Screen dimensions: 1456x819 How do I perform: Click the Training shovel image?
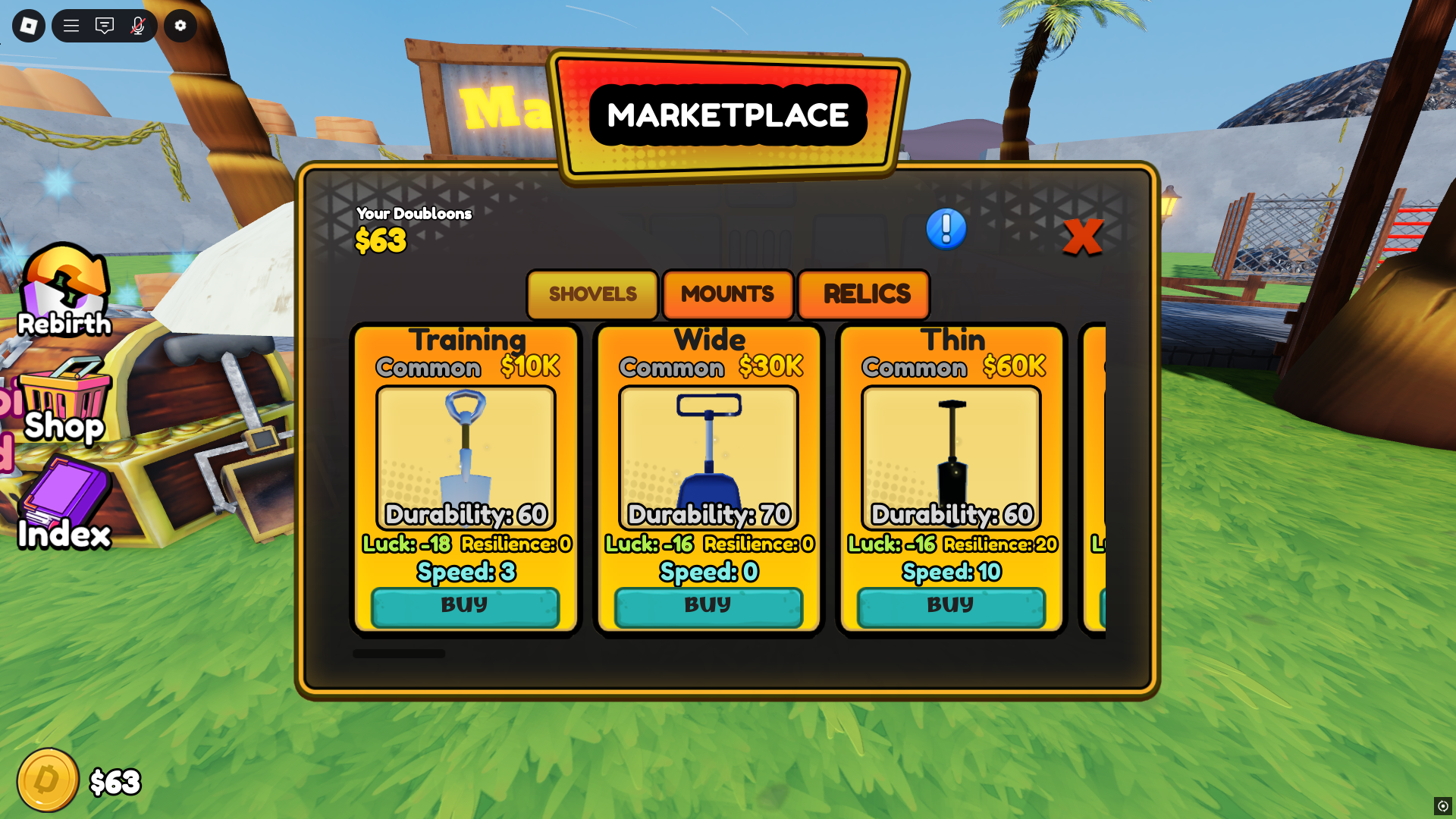point(465,455)
